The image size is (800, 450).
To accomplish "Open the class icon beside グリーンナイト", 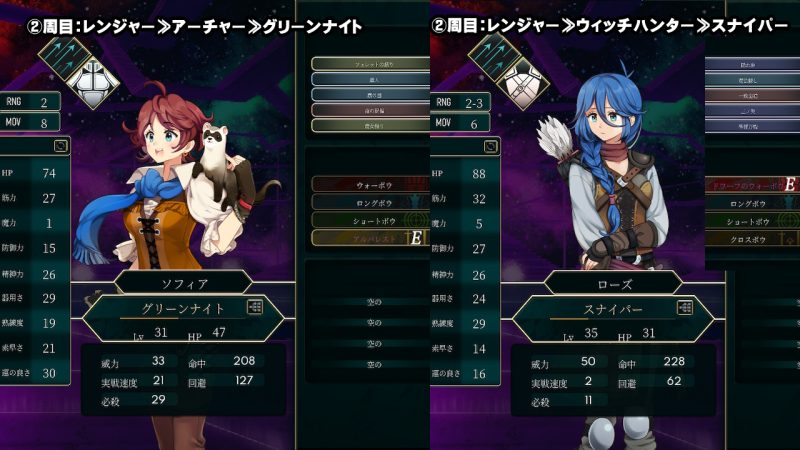I will click(254, 308).
